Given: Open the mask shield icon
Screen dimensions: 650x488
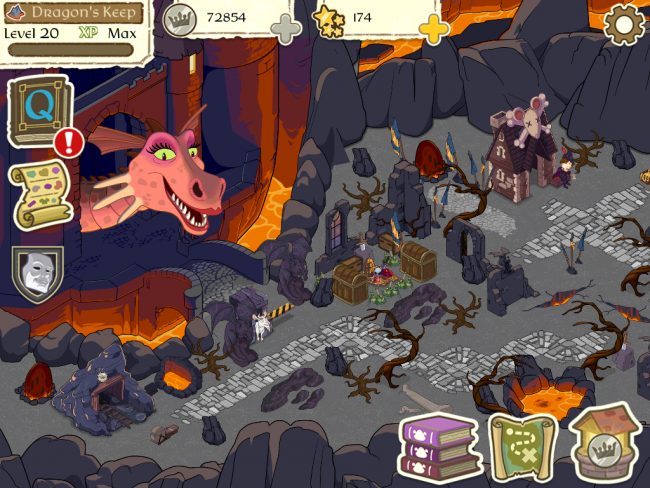Looking at the screenshot, I should point(38,273).
